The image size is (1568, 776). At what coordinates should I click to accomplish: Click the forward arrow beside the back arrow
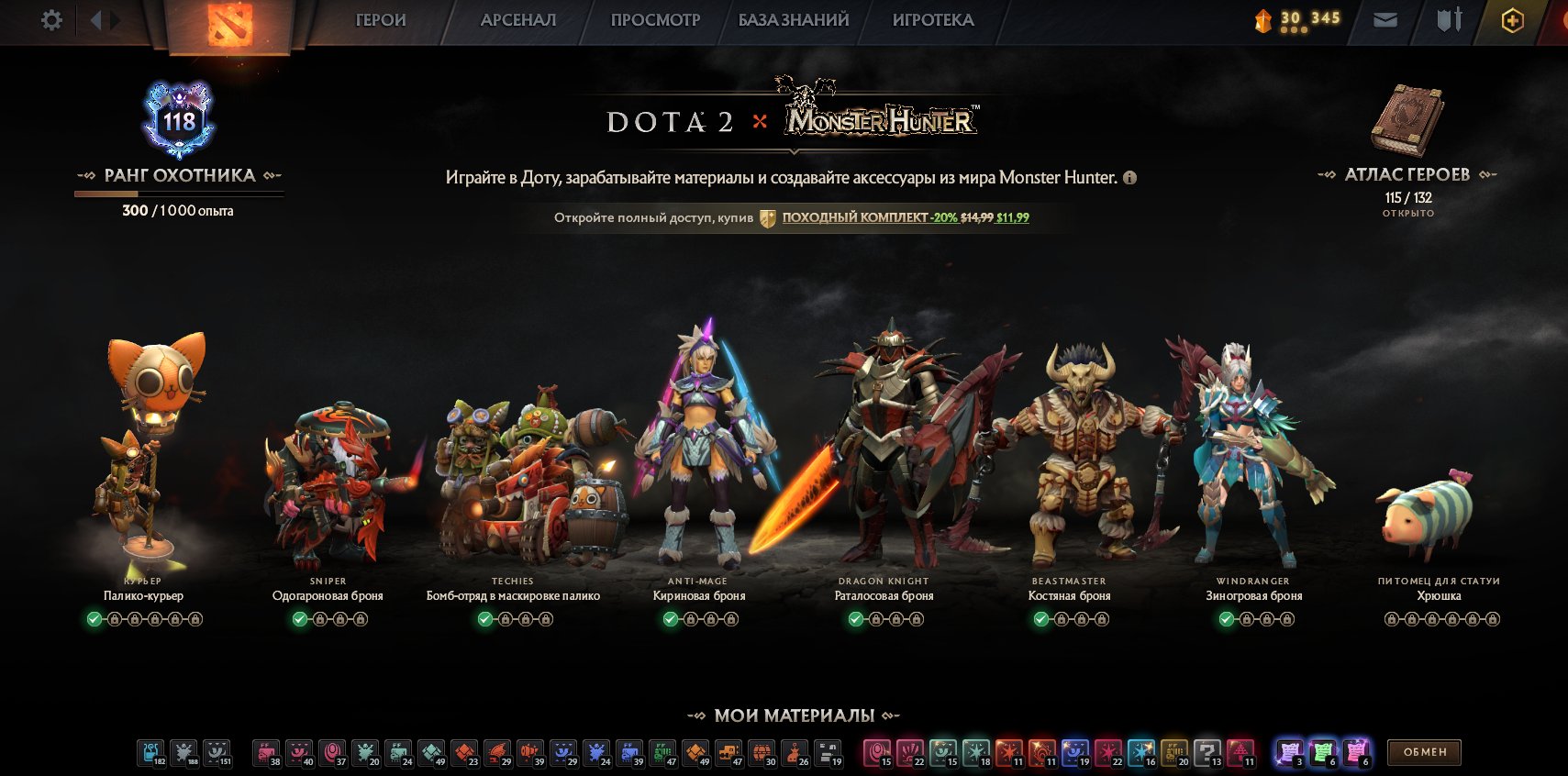(114, 19)
